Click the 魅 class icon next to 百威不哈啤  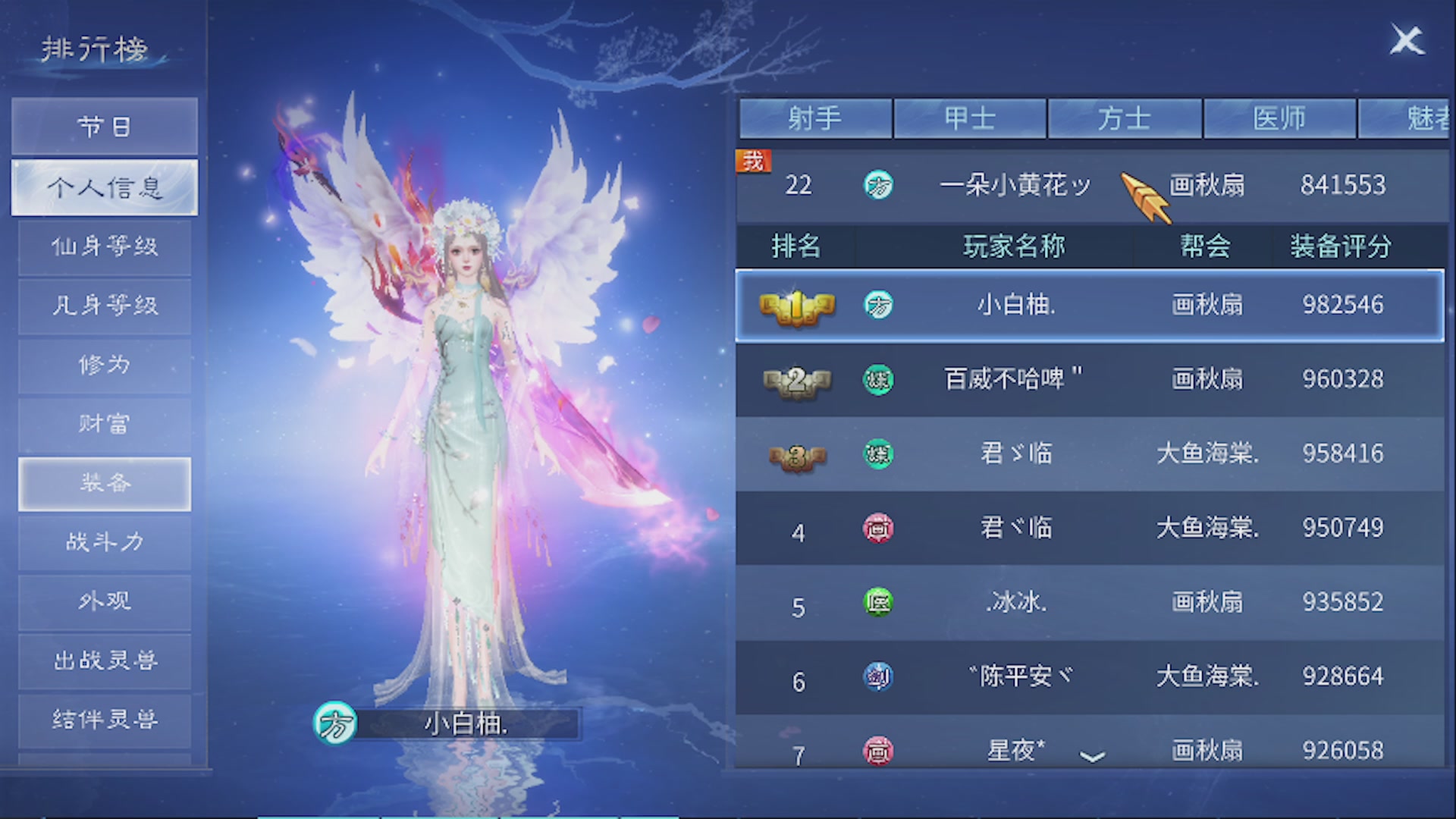pos(877,379)
